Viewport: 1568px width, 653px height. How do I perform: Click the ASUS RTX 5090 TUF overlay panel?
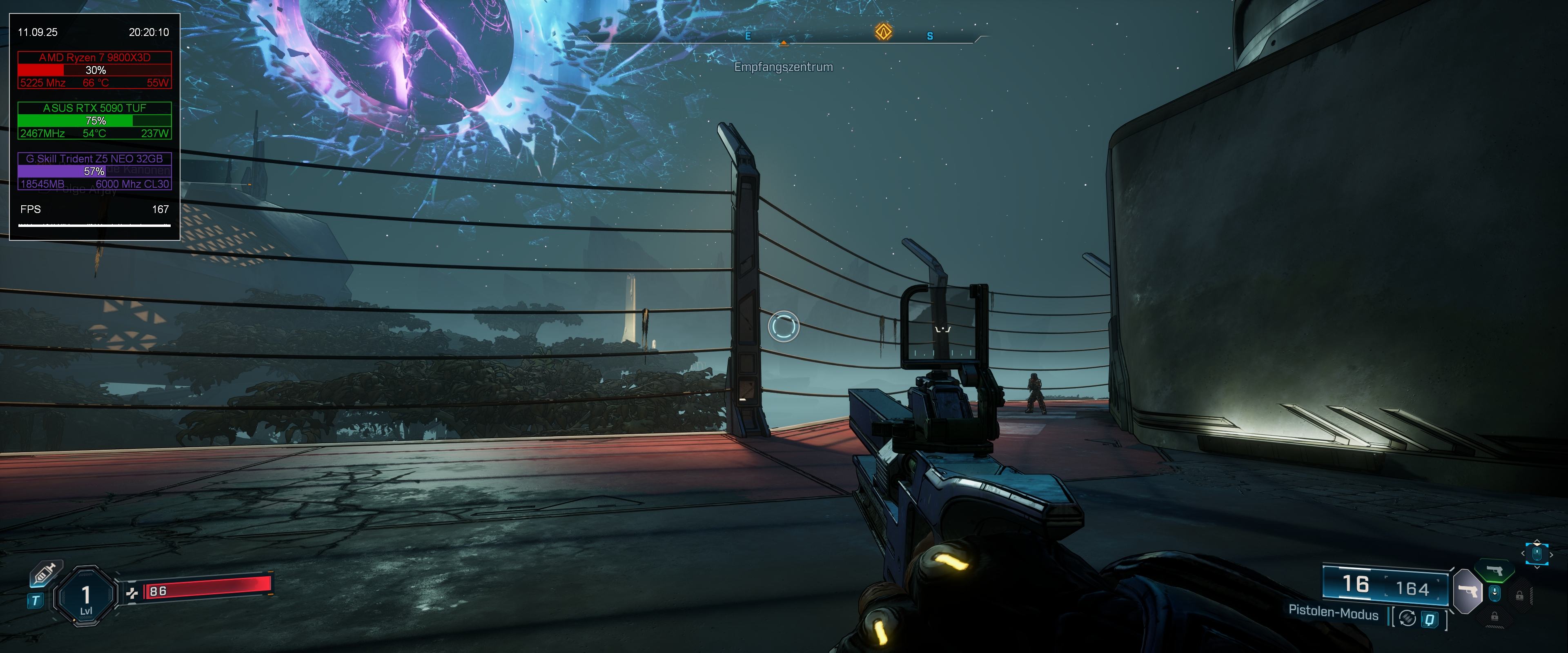pos(94,120)
